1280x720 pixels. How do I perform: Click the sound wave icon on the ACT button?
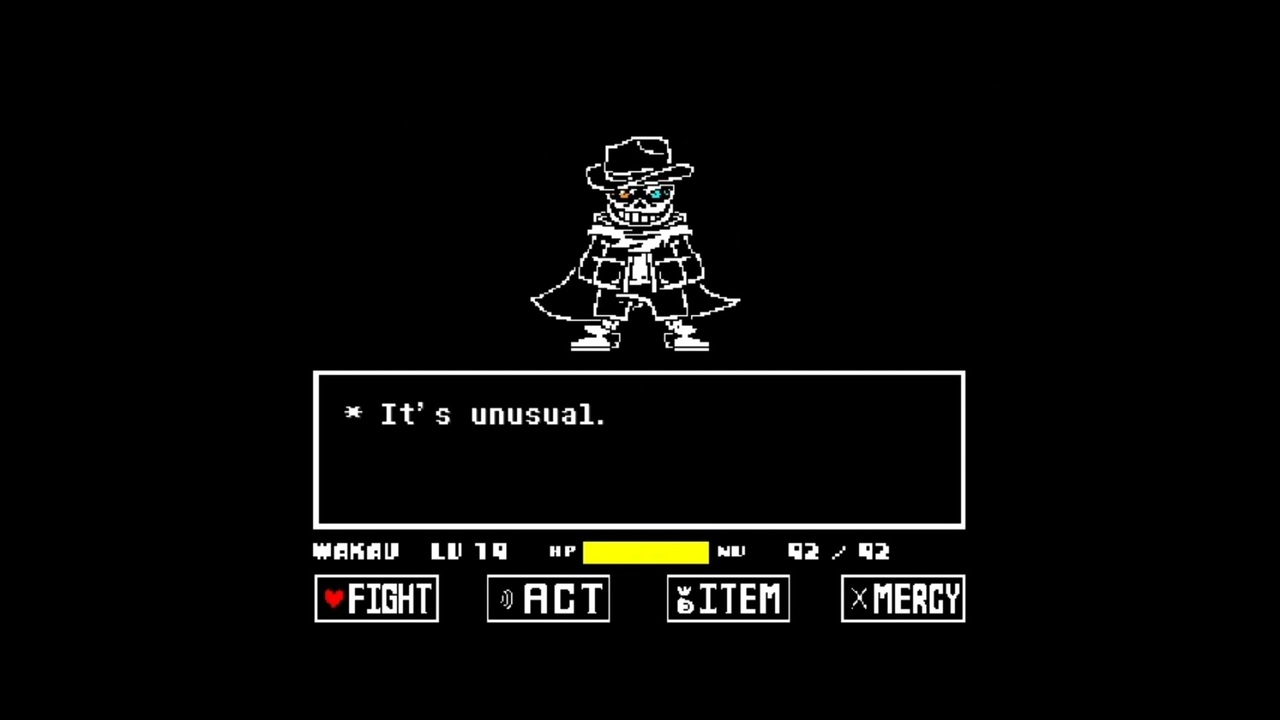506,599
